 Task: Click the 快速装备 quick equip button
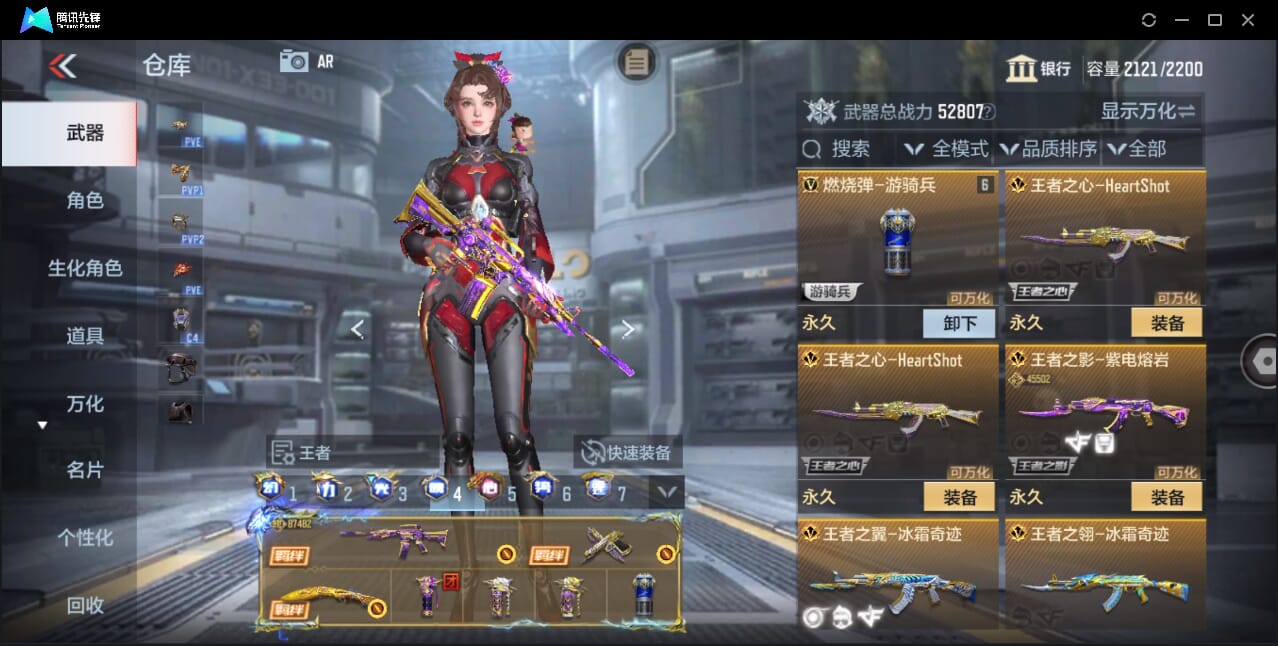click(627, 452)
